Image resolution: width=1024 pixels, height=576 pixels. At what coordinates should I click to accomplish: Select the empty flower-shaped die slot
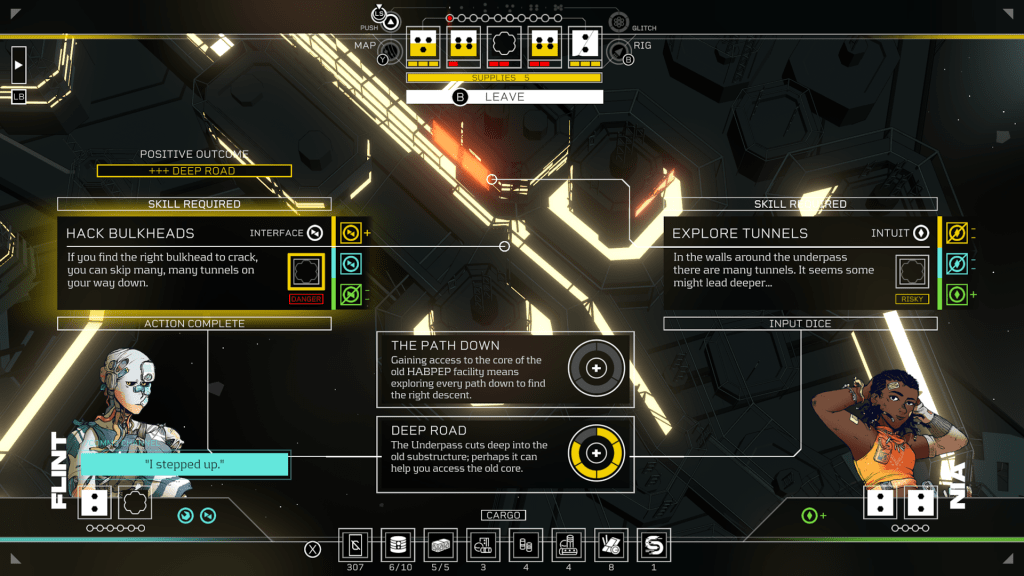click(503, 45)
